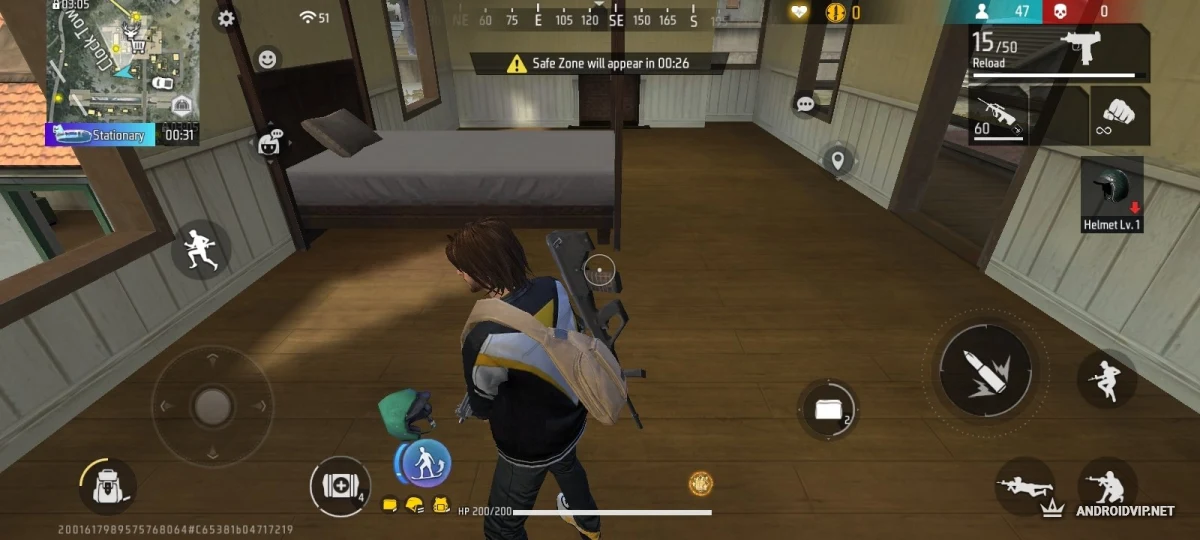Screen dimensions: 1200x540
Task: Go prone with the lying figure button
Action: [1023, 488]
